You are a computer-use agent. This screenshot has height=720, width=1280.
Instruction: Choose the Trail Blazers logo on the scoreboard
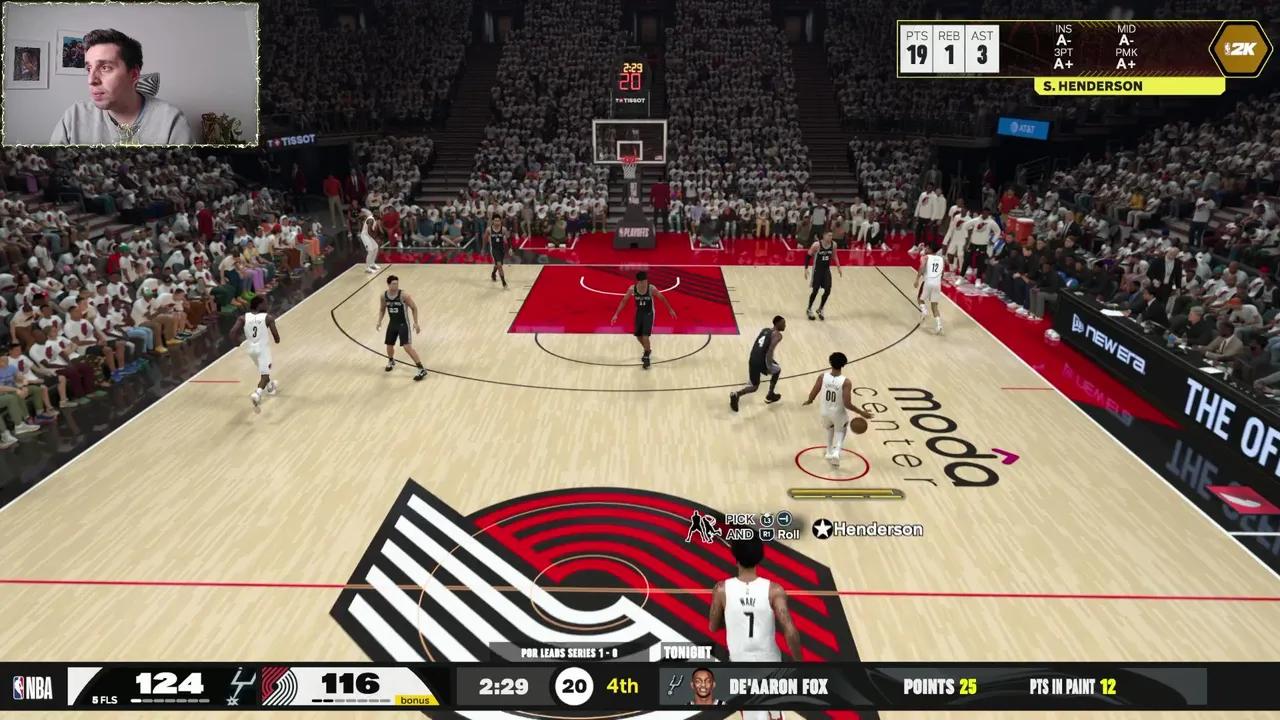click(279, 687)
